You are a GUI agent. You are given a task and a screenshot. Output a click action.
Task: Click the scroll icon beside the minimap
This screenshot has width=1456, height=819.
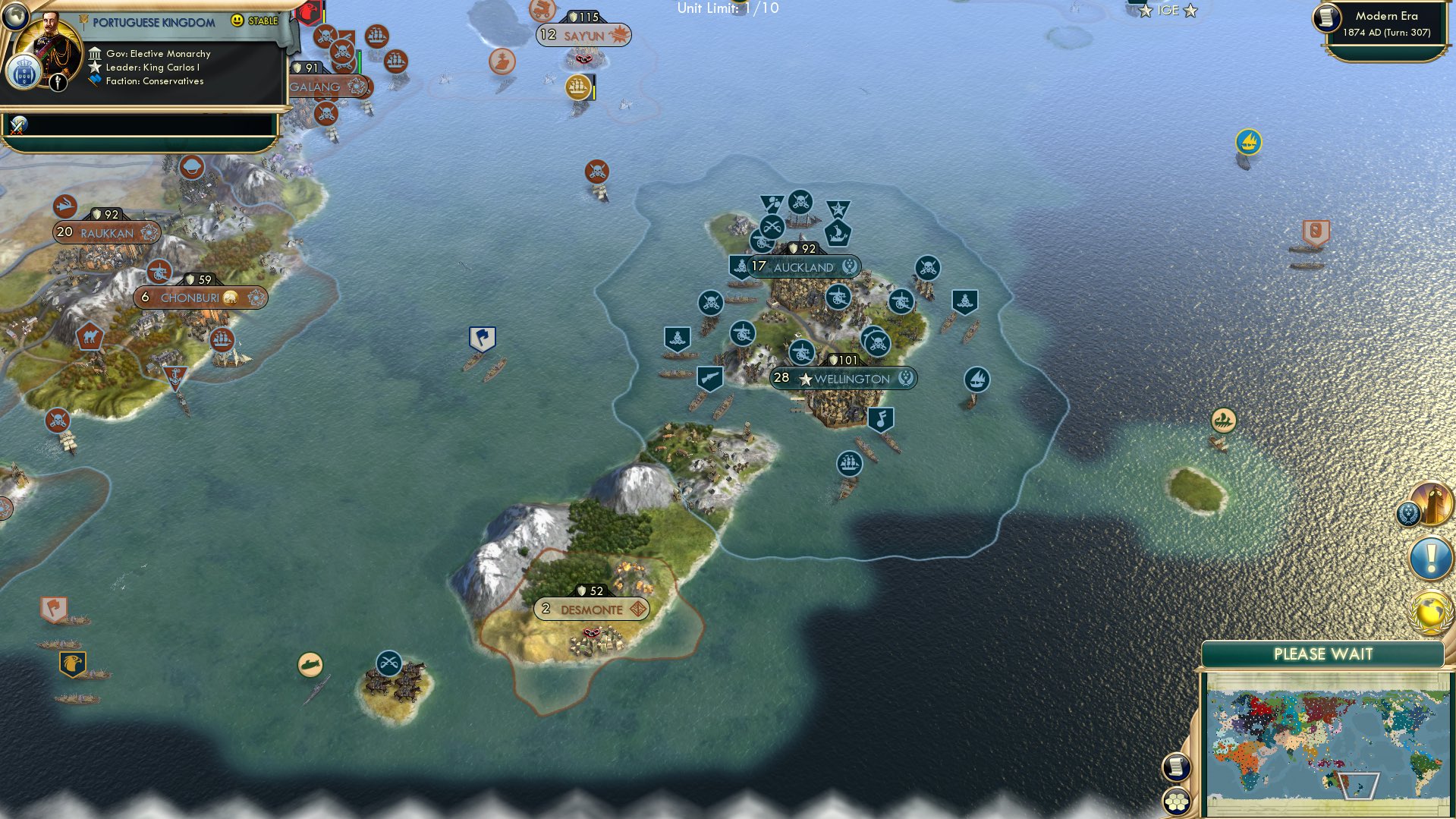(x=1177, y=767)
